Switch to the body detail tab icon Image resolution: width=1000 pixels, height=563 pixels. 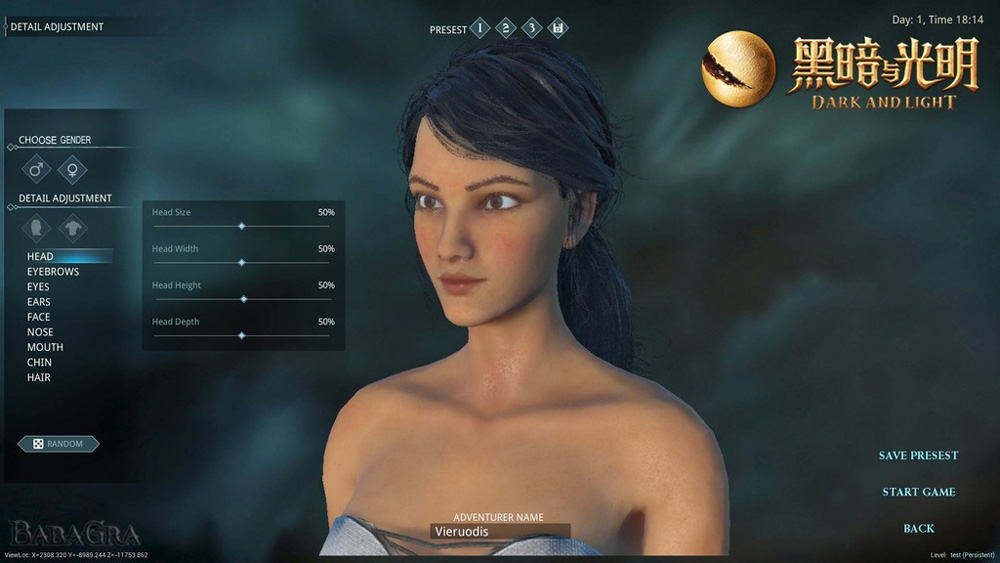pos(72,228)
